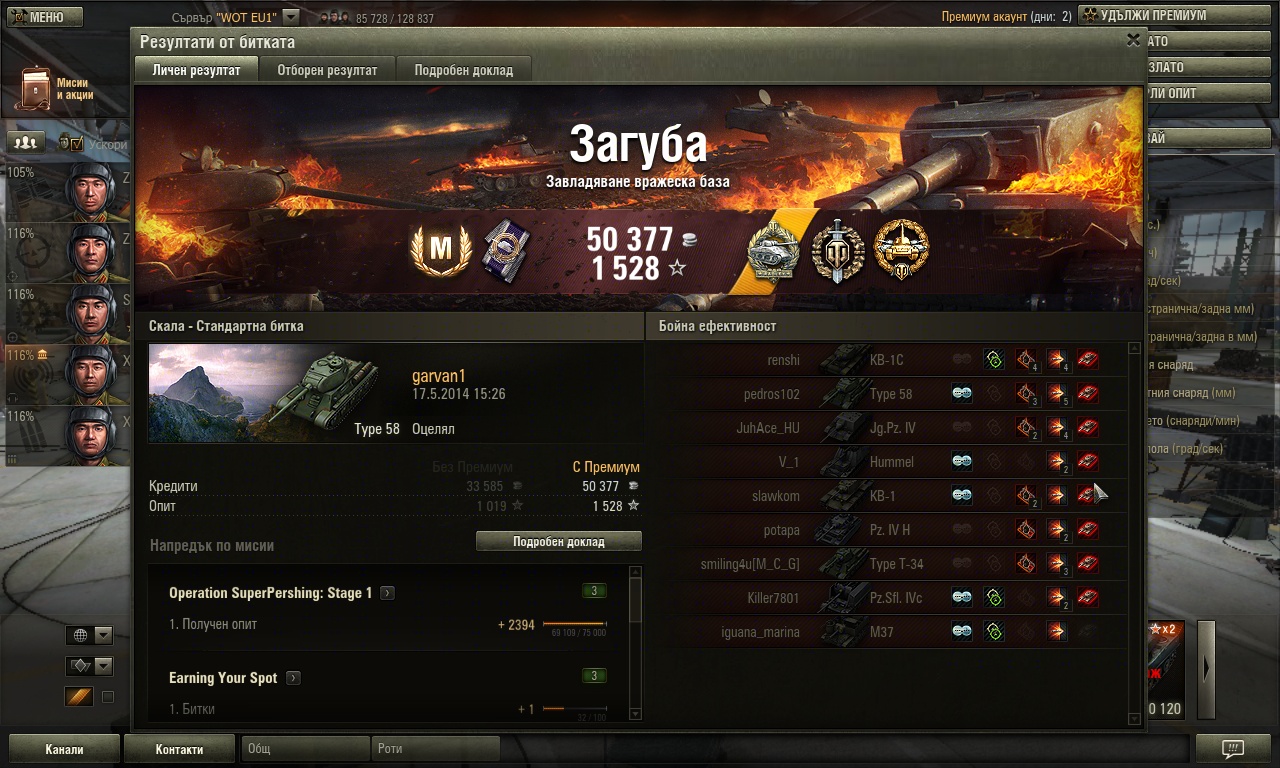The image size is (1280, 768).
Task: Open the Роти chat tab
Action: coord(436,749)
